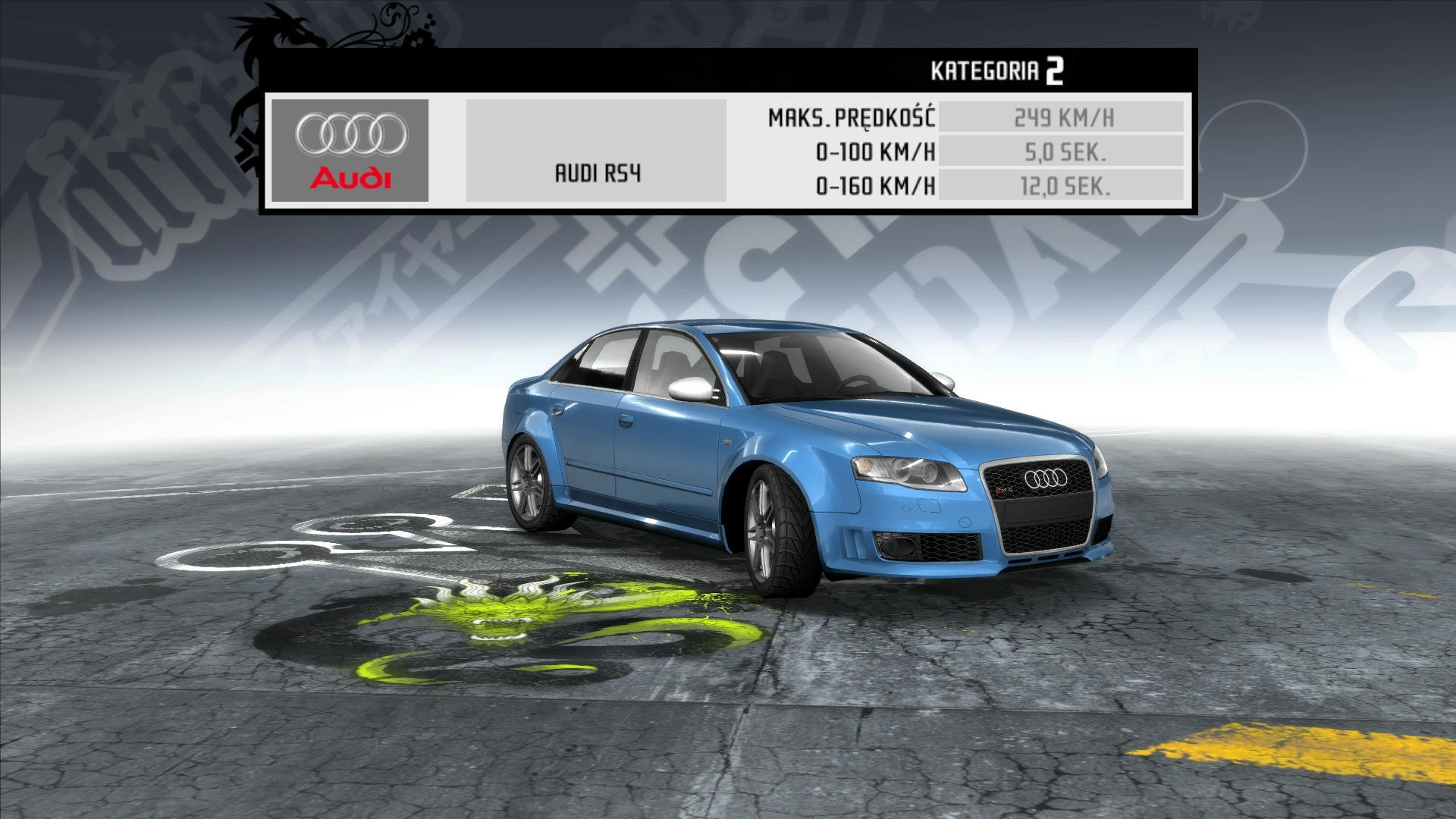Select the Audi brand logo tile
1456x819 pixels.
pos(350,150)
